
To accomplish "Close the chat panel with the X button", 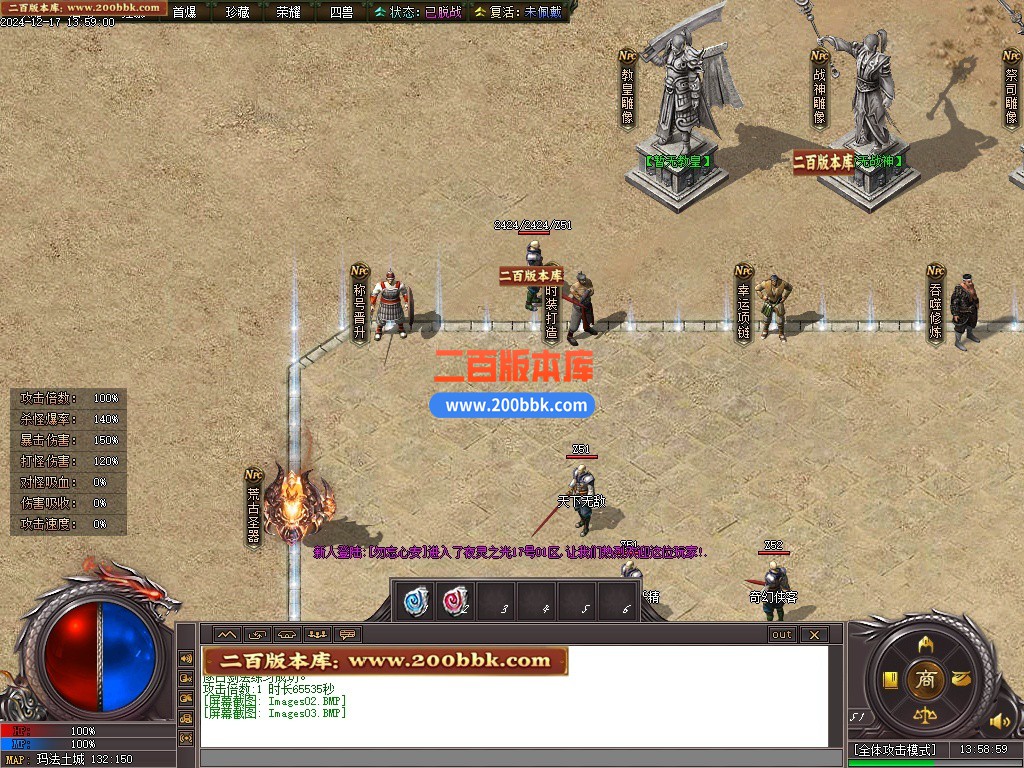I will [814, 634].
